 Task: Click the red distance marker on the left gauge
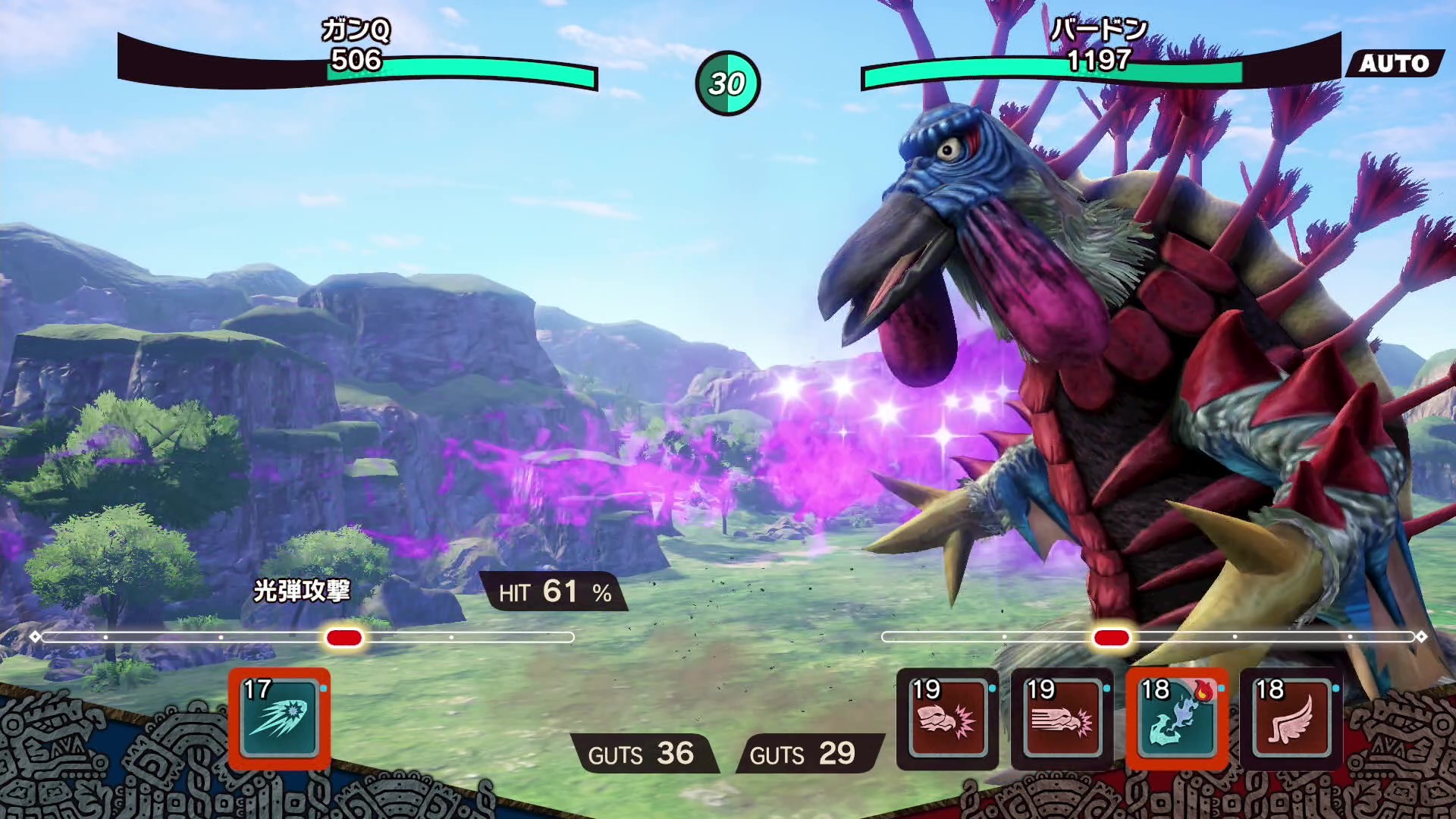[x=344, y=638]
